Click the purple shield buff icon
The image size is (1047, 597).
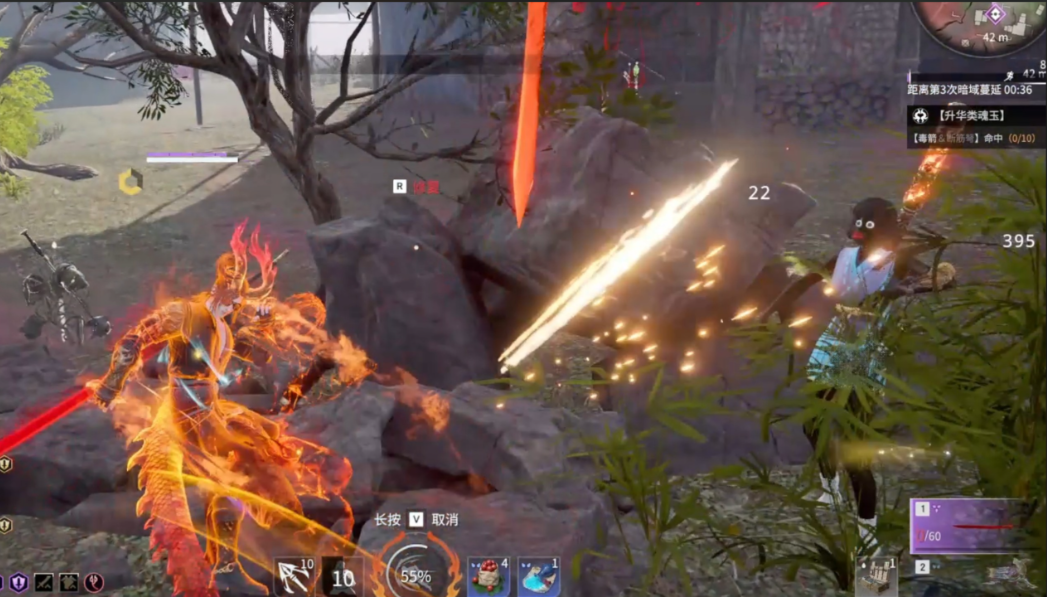pyautogui.click(x=19, y=582)
